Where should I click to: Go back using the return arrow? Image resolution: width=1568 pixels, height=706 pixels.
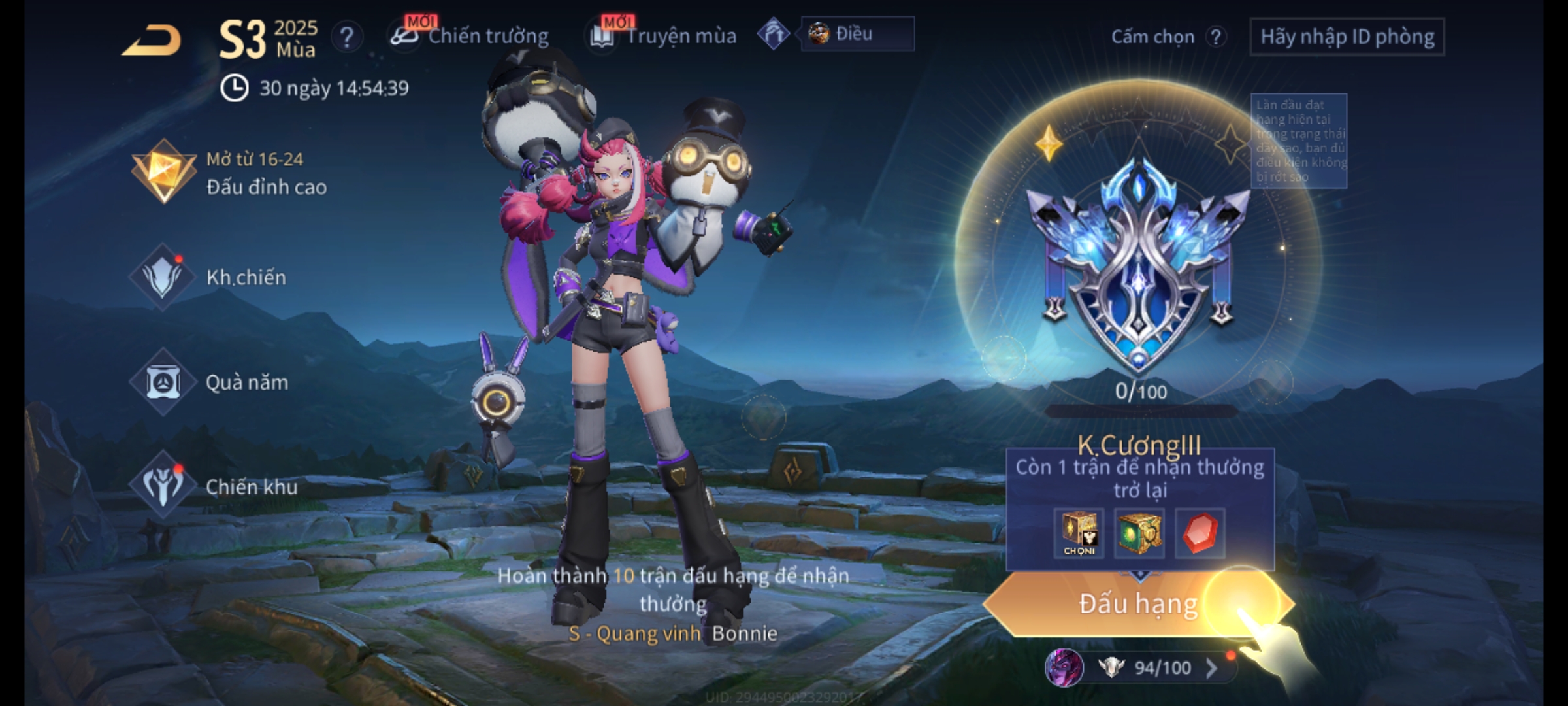pyautogui.click(x=152, y=41)
